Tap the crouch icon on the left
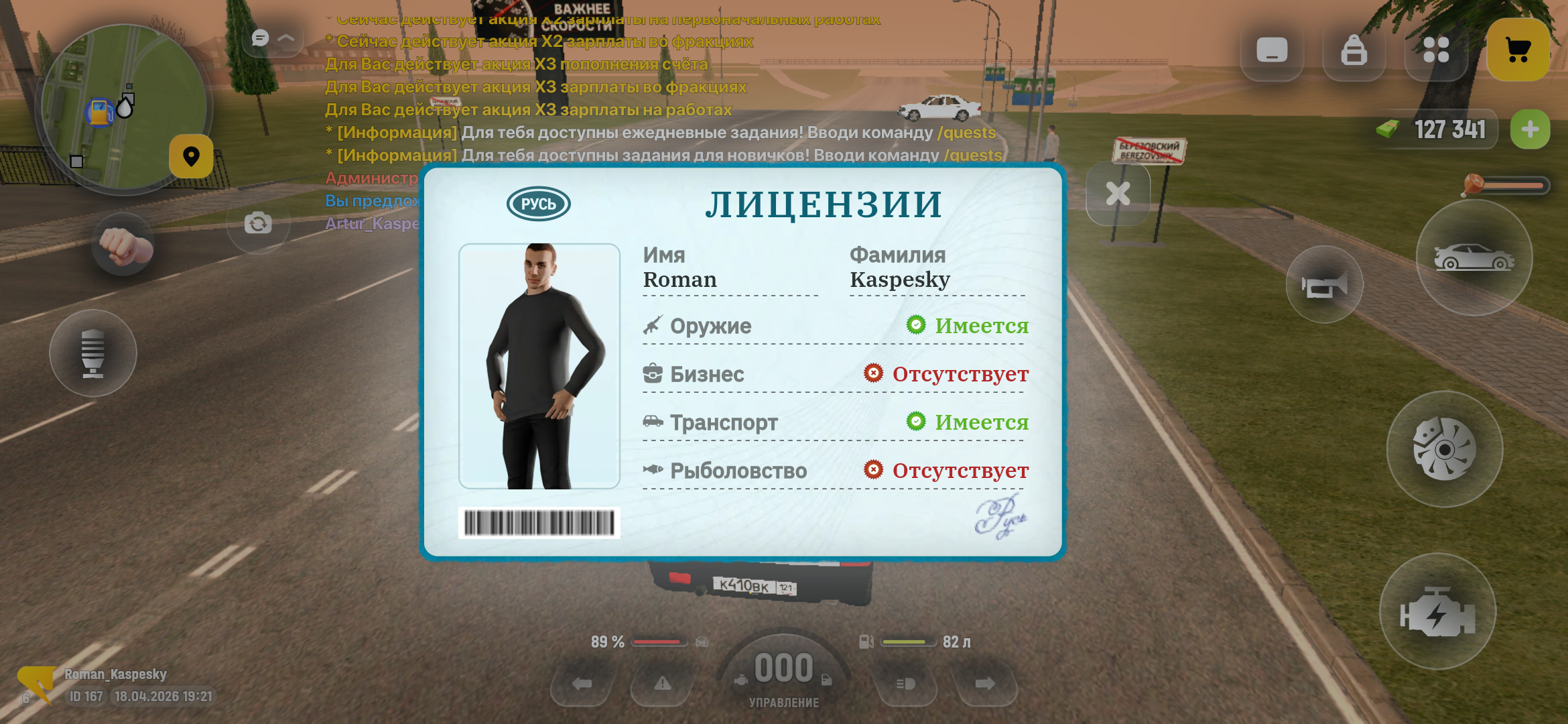1568x724 pixels. pos(94,354)
